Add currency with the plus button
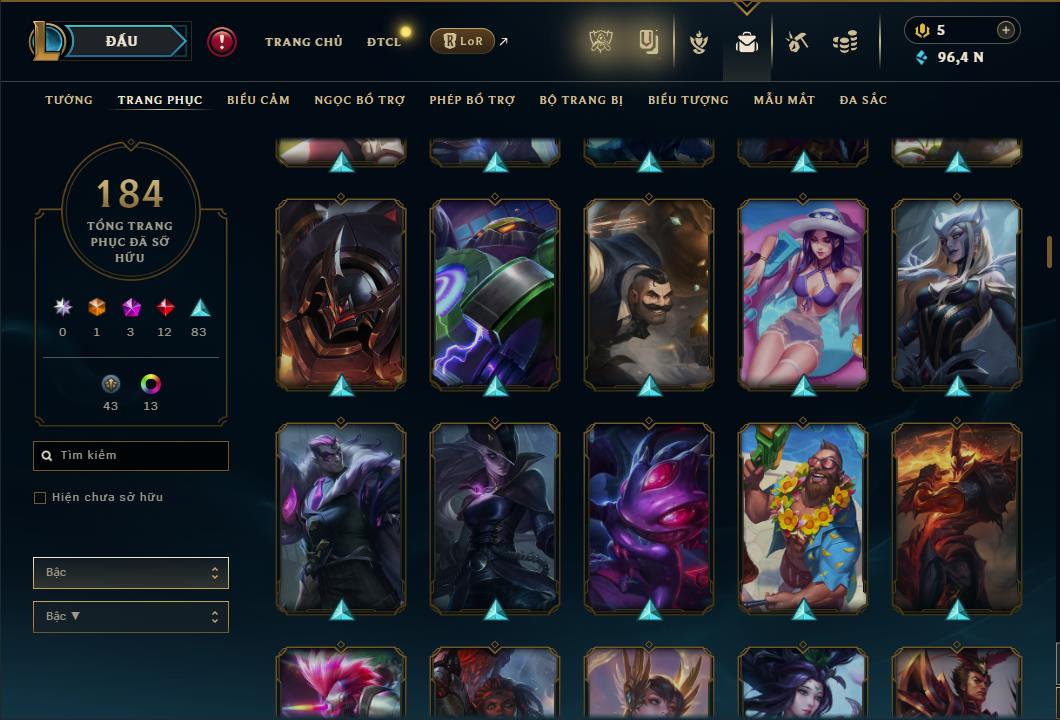The width and height of the screenshot is (1060, 720). point(1006,30)
